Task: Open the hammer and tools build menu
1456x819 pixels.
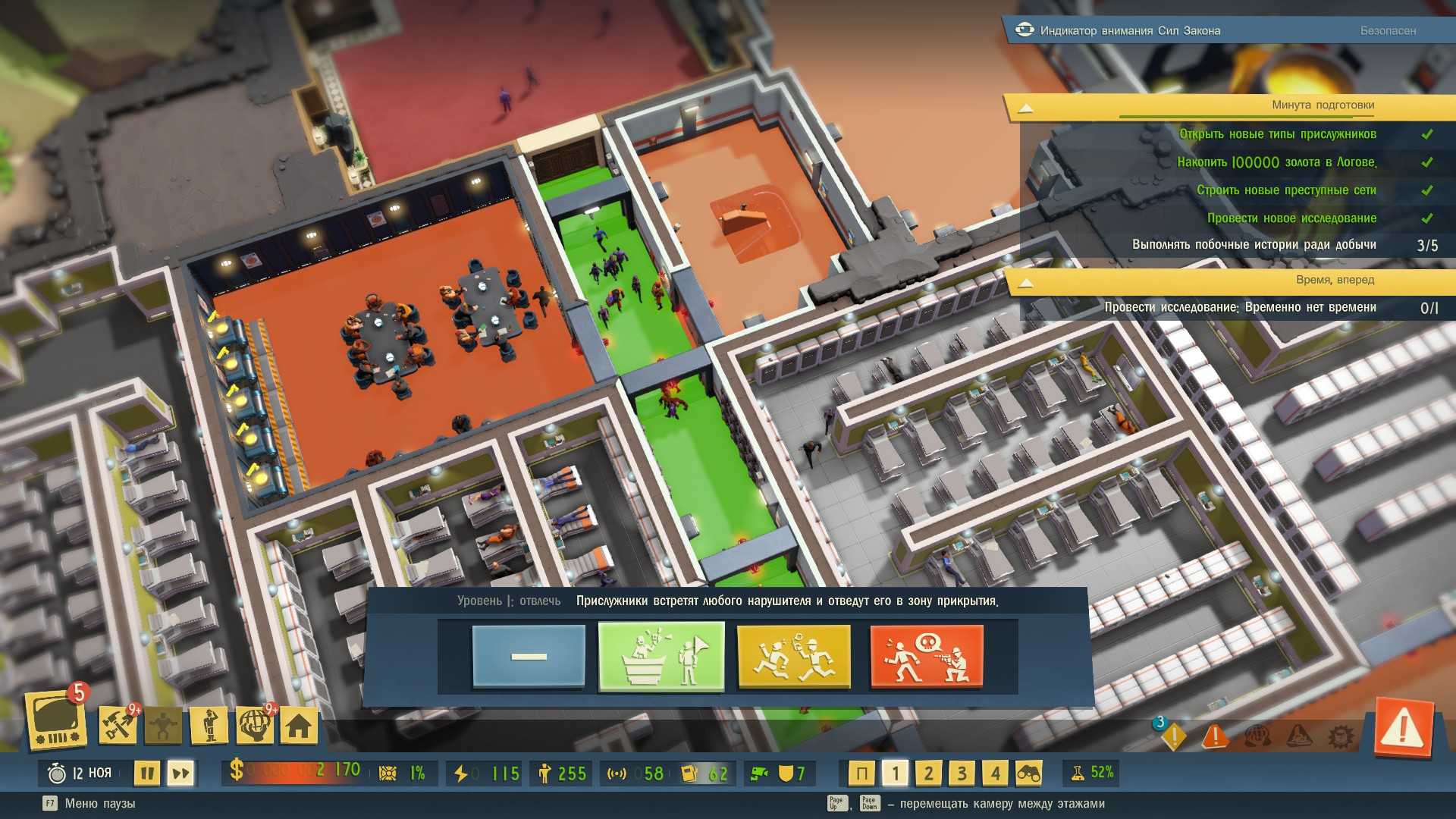Action: tap(118, 726)
